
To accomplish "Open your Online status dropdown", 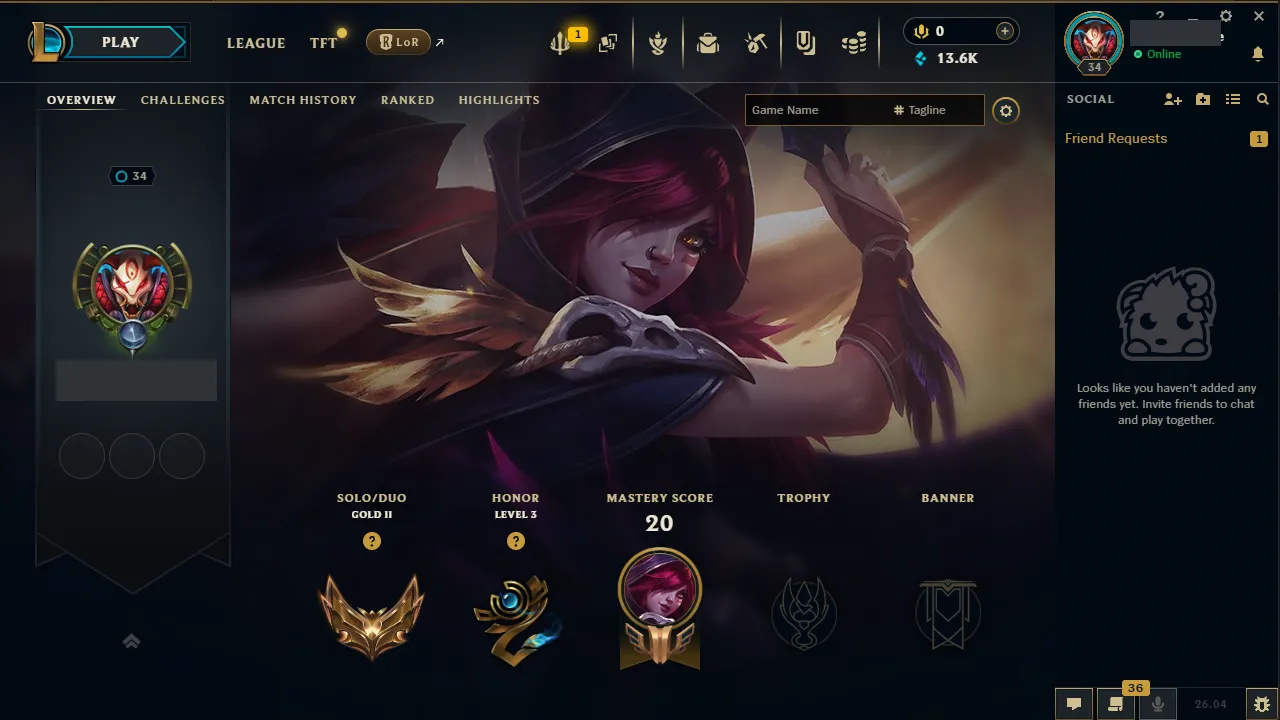I will 1160,54.
